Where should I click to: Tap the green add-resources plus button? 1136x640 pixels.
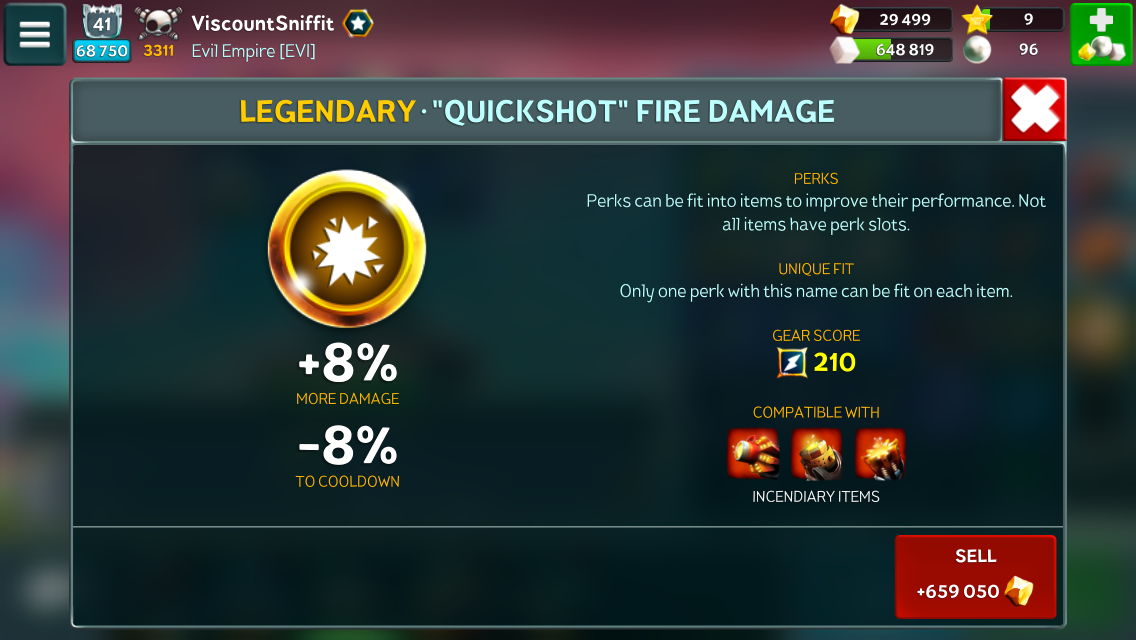(1101, 34)
